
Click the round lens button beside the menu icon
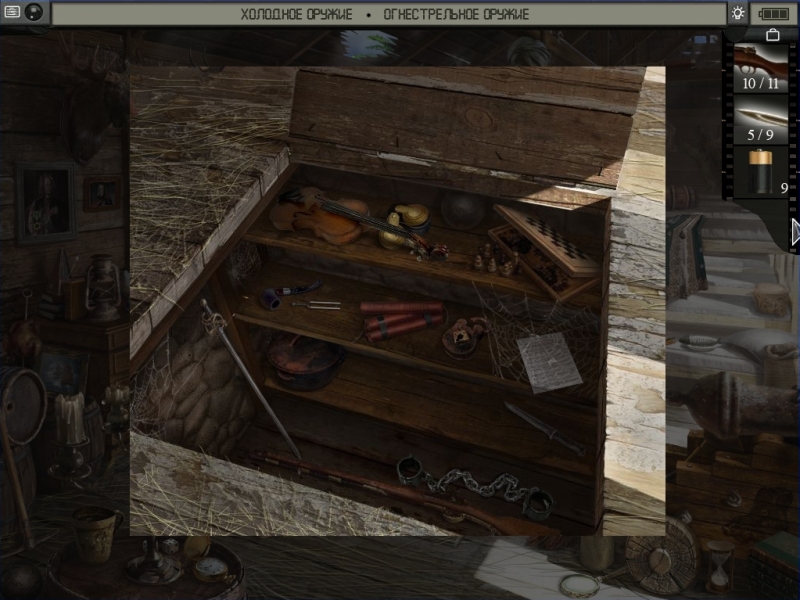pos(33,13)
